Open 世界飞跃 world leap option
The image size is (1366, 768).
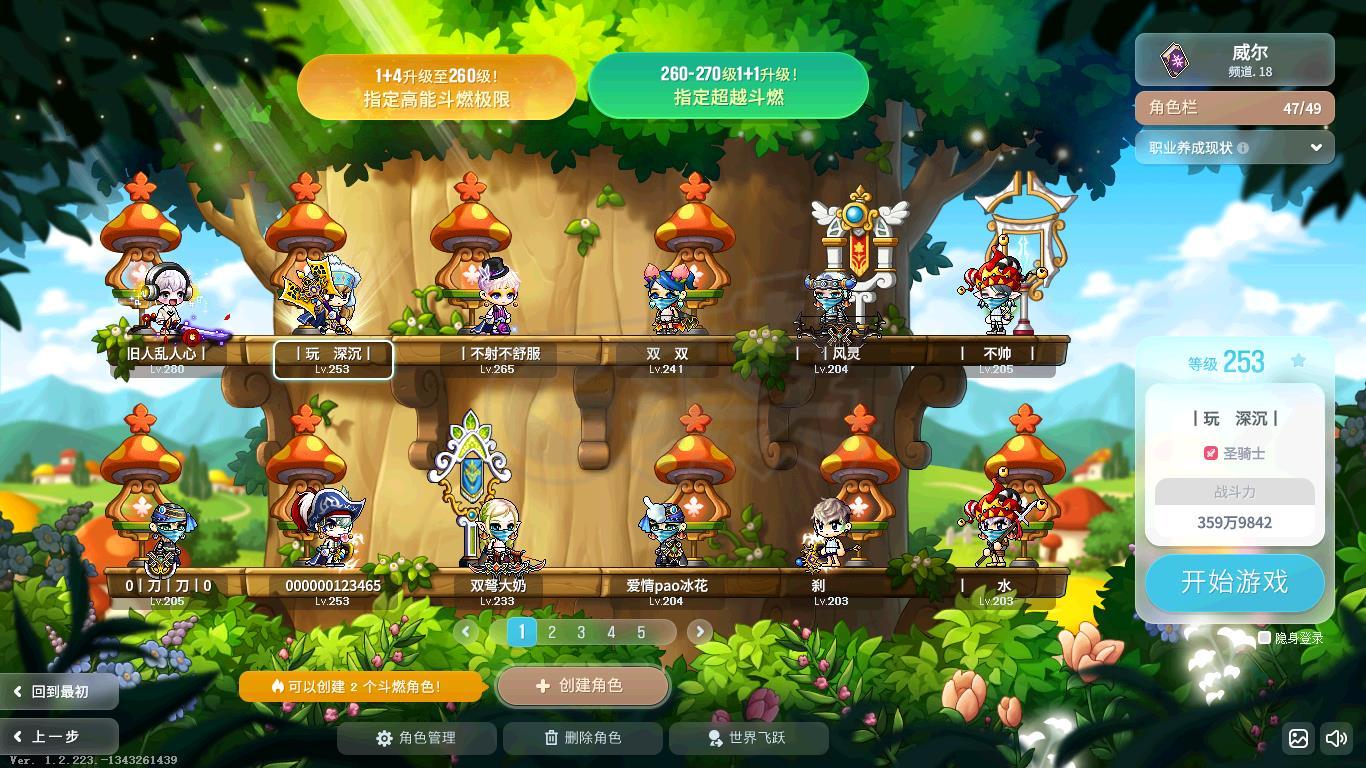pyautogui.click(x=748, y=738)
